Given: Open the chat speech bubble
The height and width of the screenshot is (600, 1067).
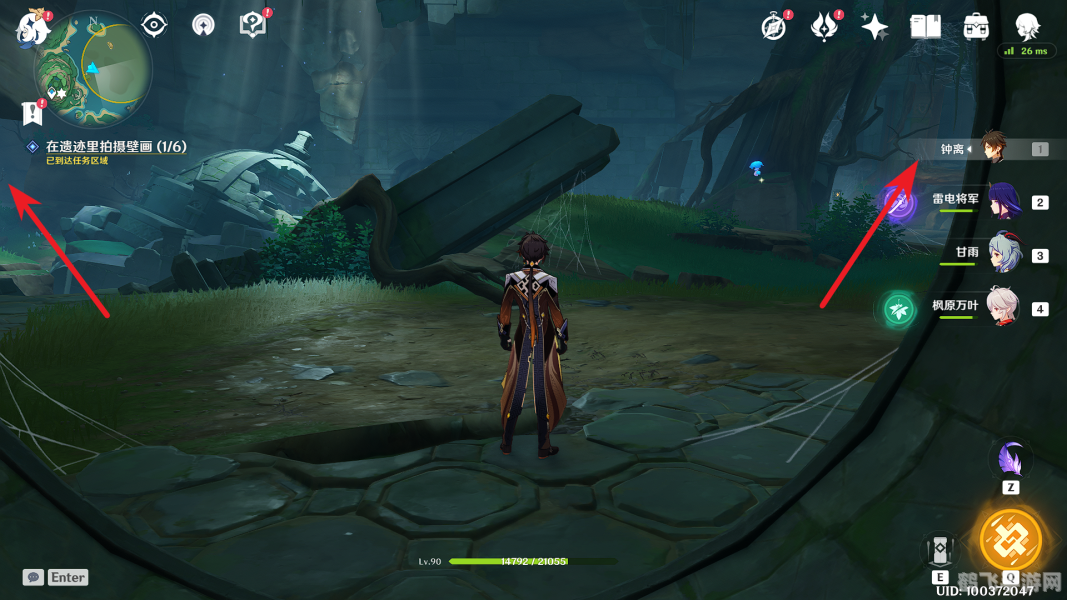Looking at the screenshot, I should [x=33, y=577].
